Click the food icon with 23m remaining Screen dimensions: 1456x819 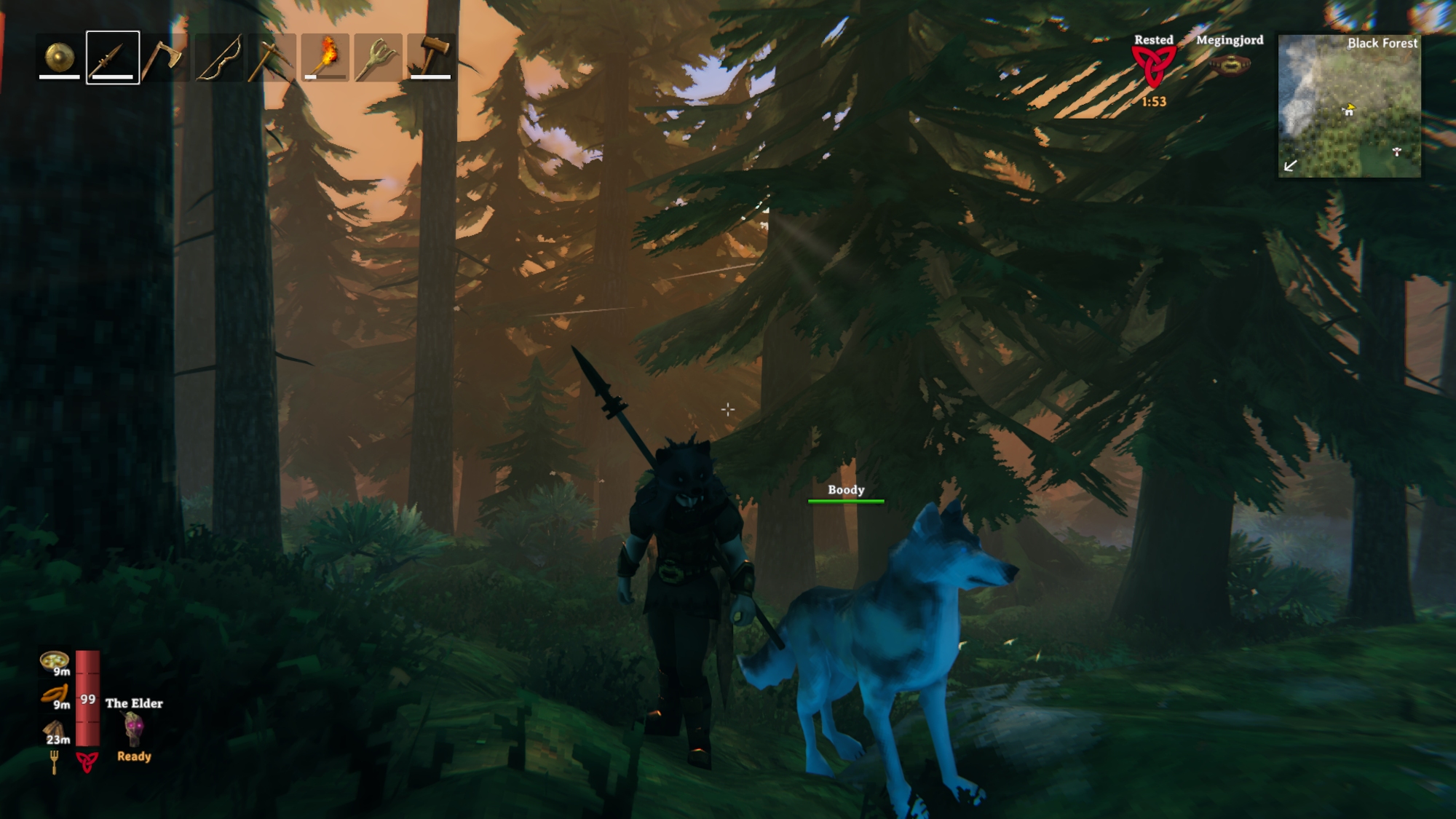(55, 729)
